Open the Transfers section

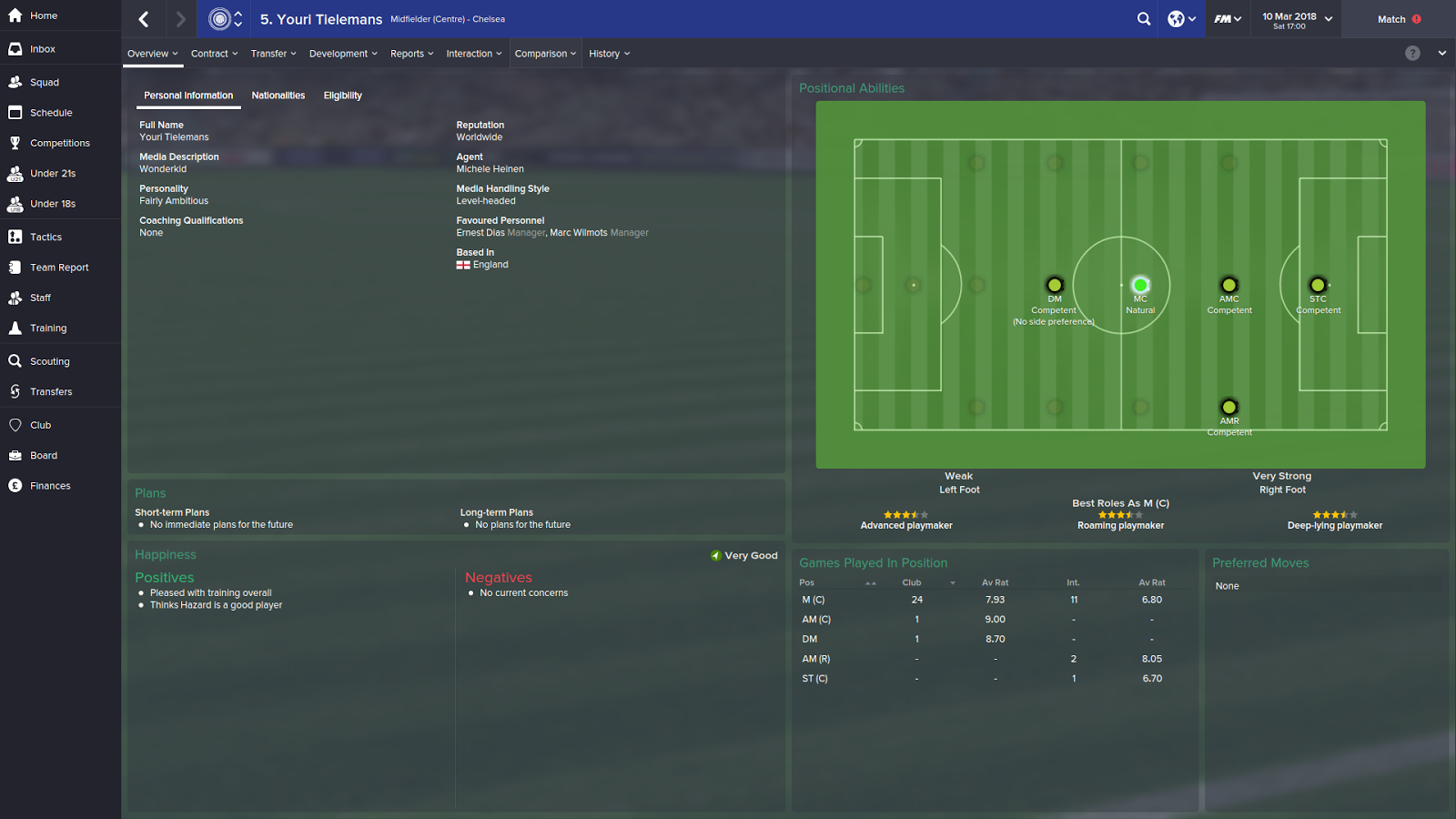(x=52, y=391)
